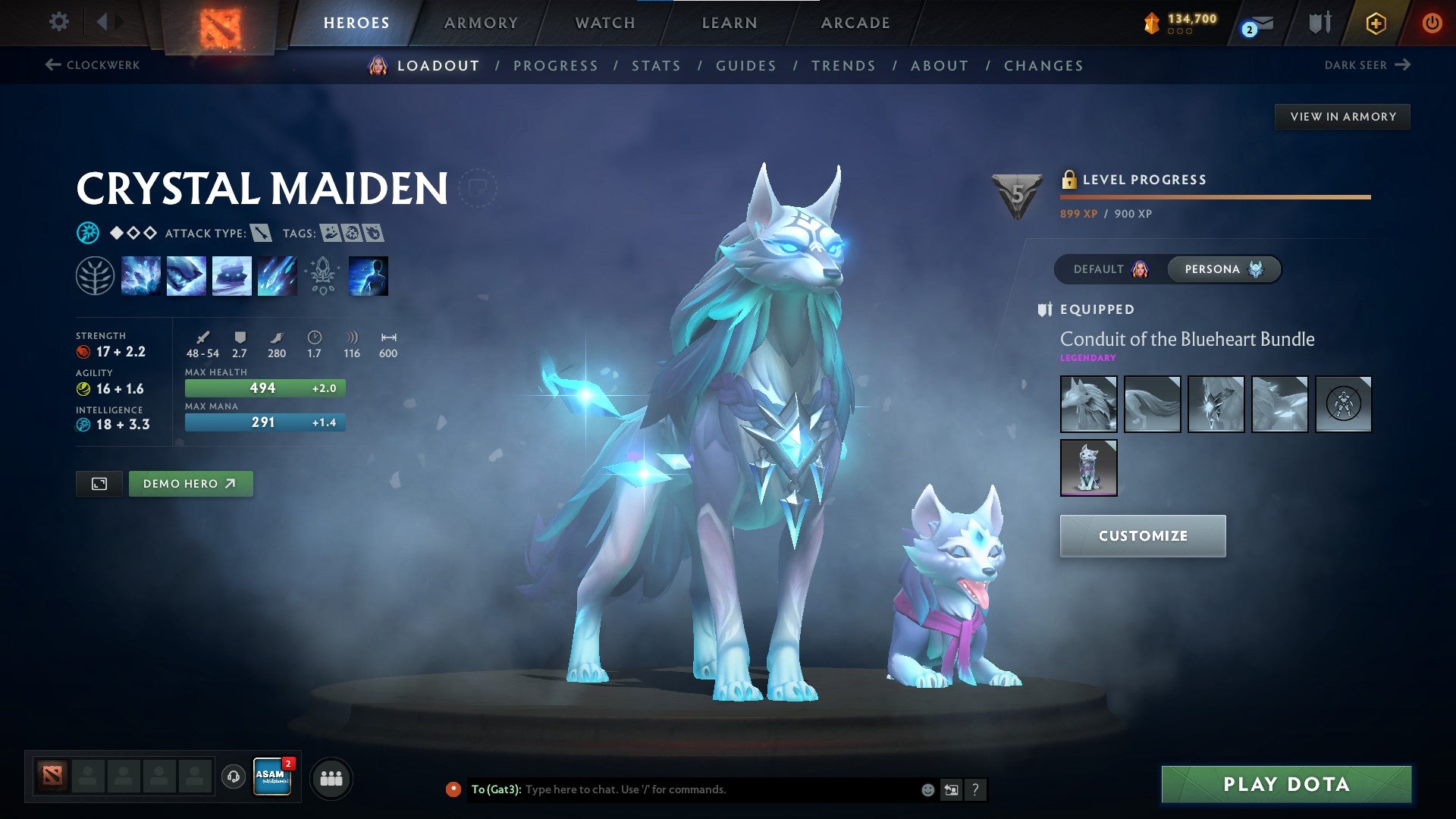Screen dimensions: 1456x819
Task: Switch to the Trends section
Action: tap(843, 66)
